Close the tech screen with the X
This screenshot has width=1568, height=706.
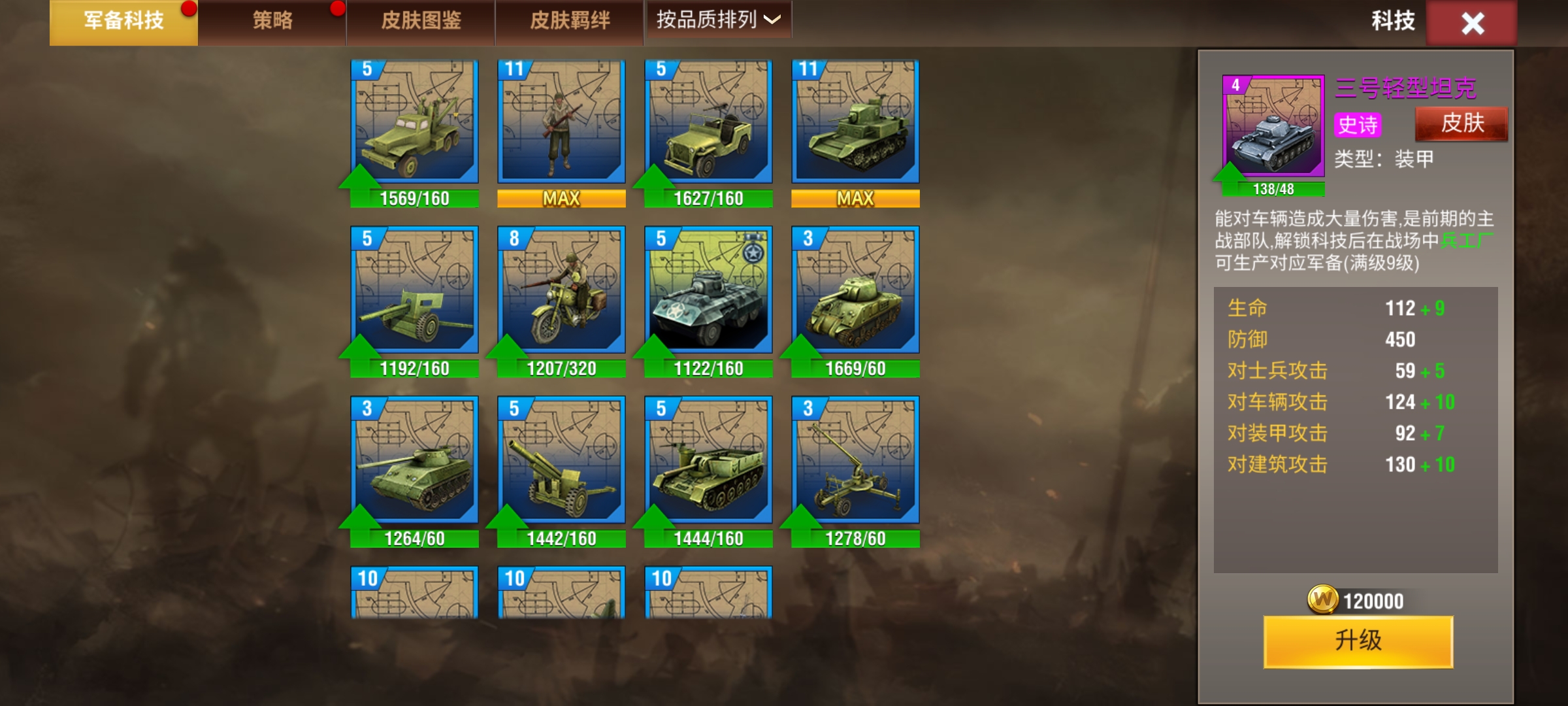click(x=1472, y=24)
